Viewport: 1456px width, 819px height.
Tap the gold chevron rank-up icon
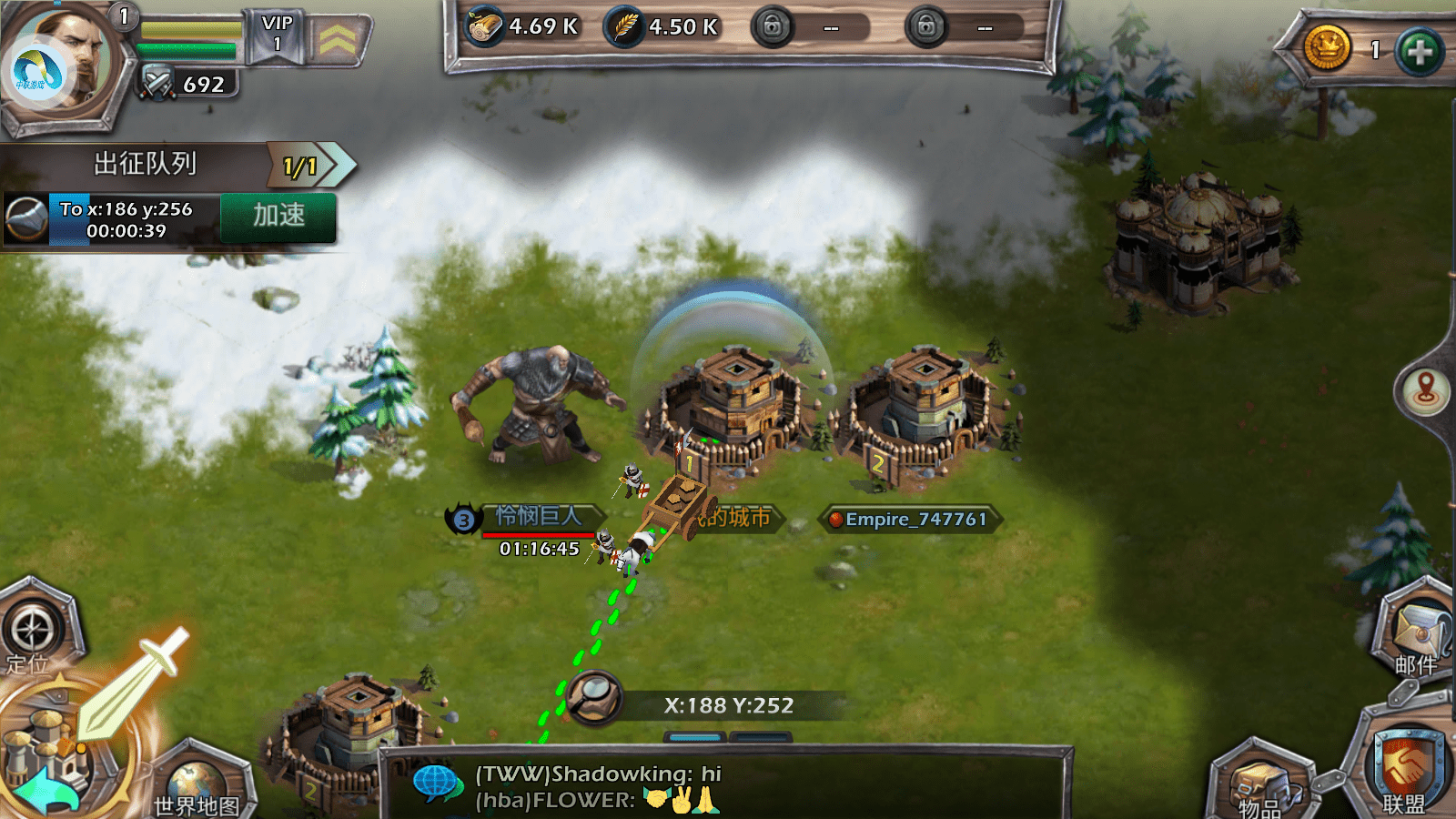(337, 39)
